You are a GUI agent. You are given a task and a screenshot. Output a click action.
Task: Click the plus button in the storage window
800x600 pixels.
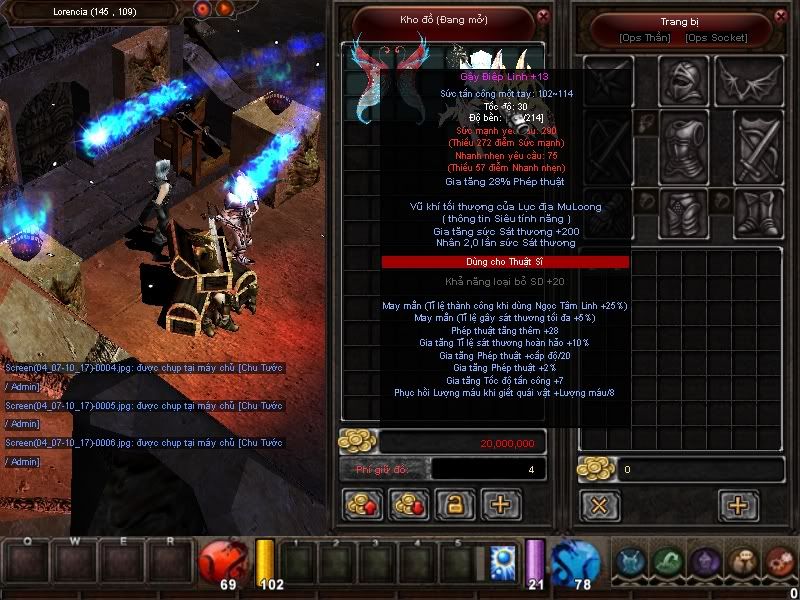501,505
